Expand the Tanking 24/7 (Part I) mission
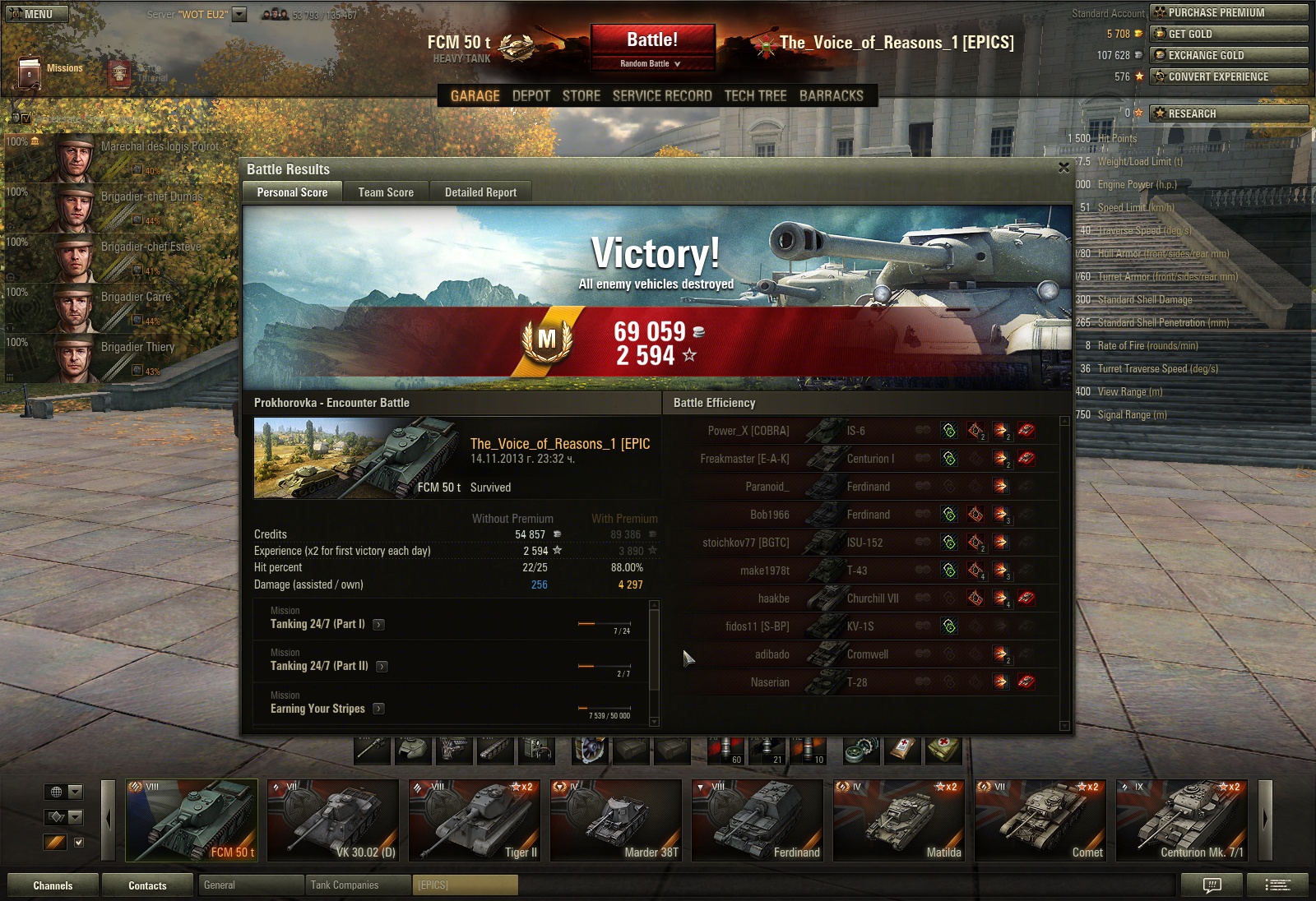Screen dimensions: 1316x901 pos(378,625)
